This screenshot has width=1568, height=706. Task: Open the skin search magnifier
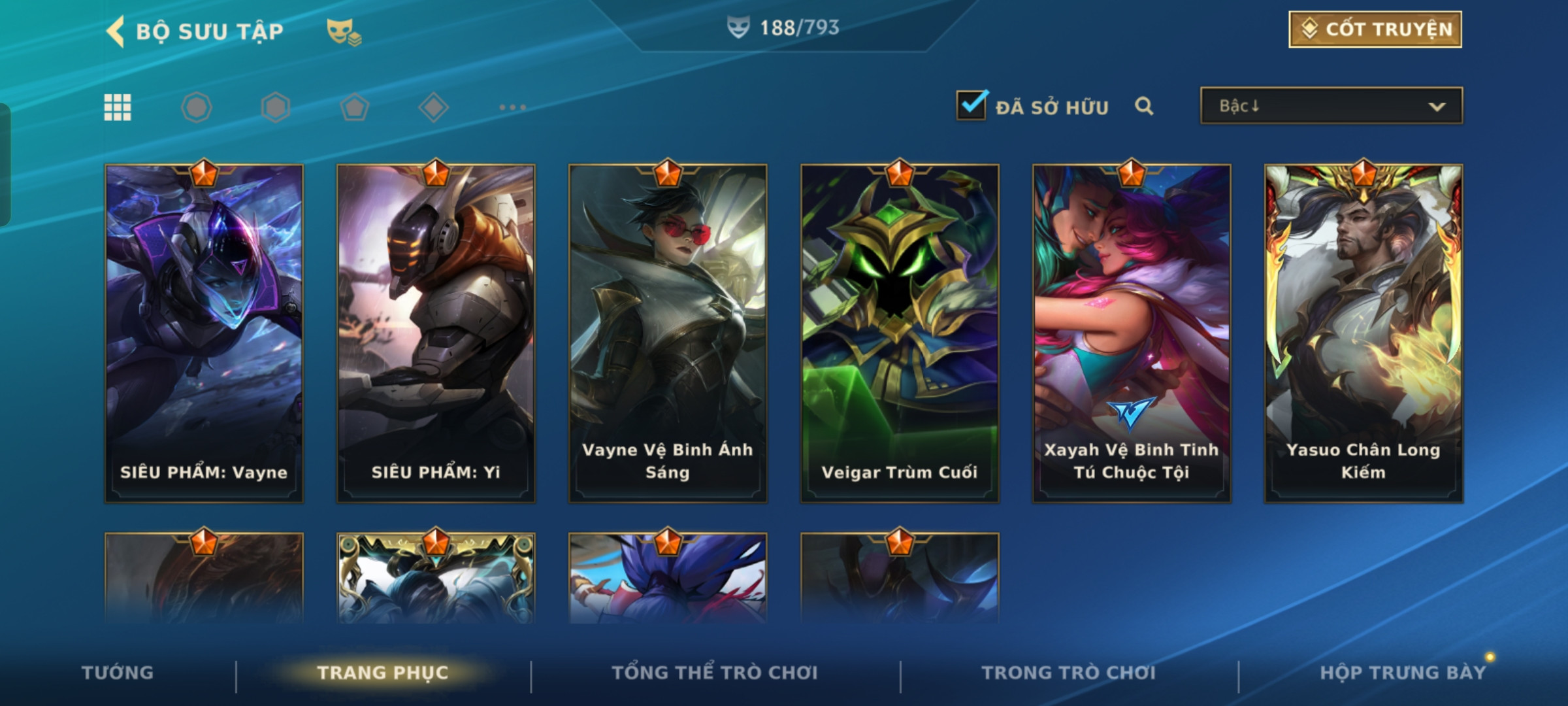1143,106
